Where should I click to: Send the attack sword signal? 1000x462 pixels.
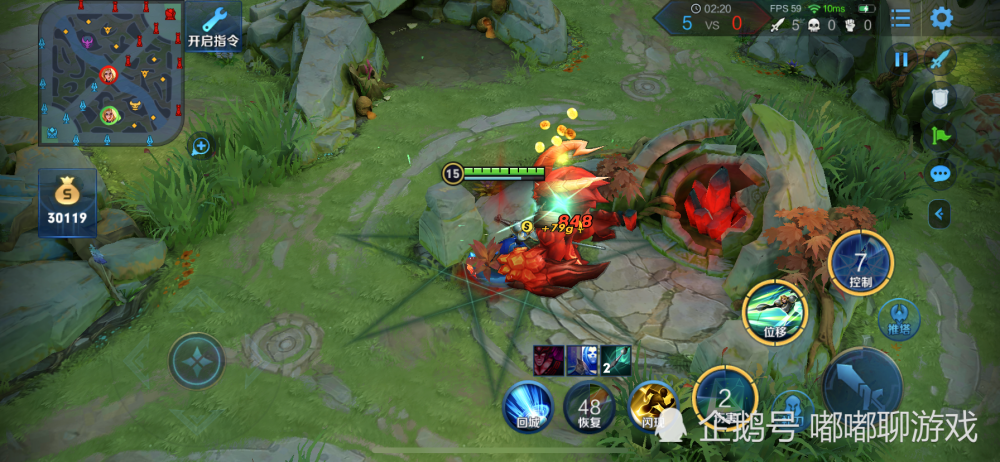(x=940, y=59)
